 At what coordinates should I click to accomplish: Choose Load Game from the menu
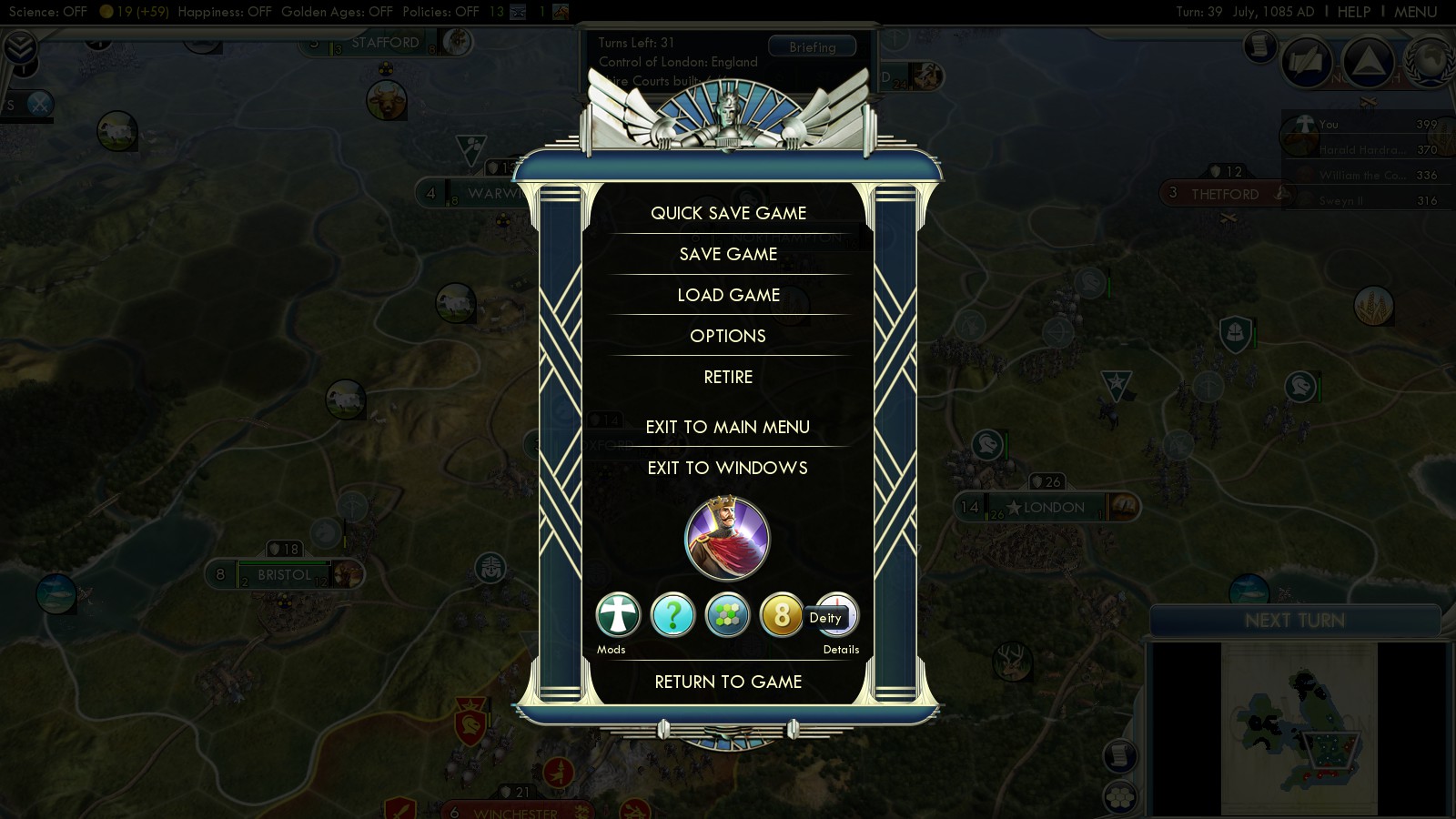(x=728, y=295)
